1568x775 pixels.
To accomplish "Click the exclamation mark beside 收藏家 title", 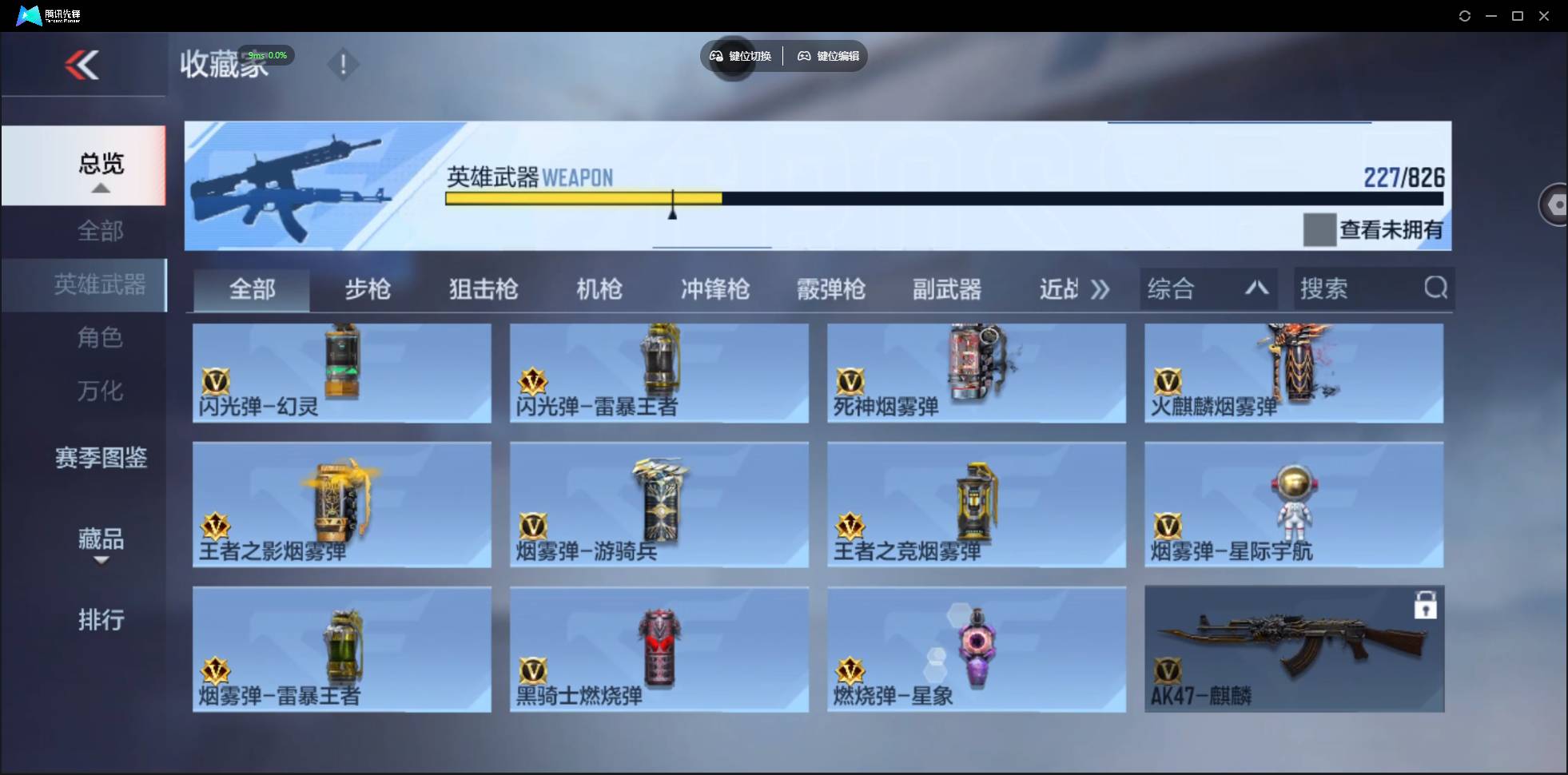I will 343,65.
